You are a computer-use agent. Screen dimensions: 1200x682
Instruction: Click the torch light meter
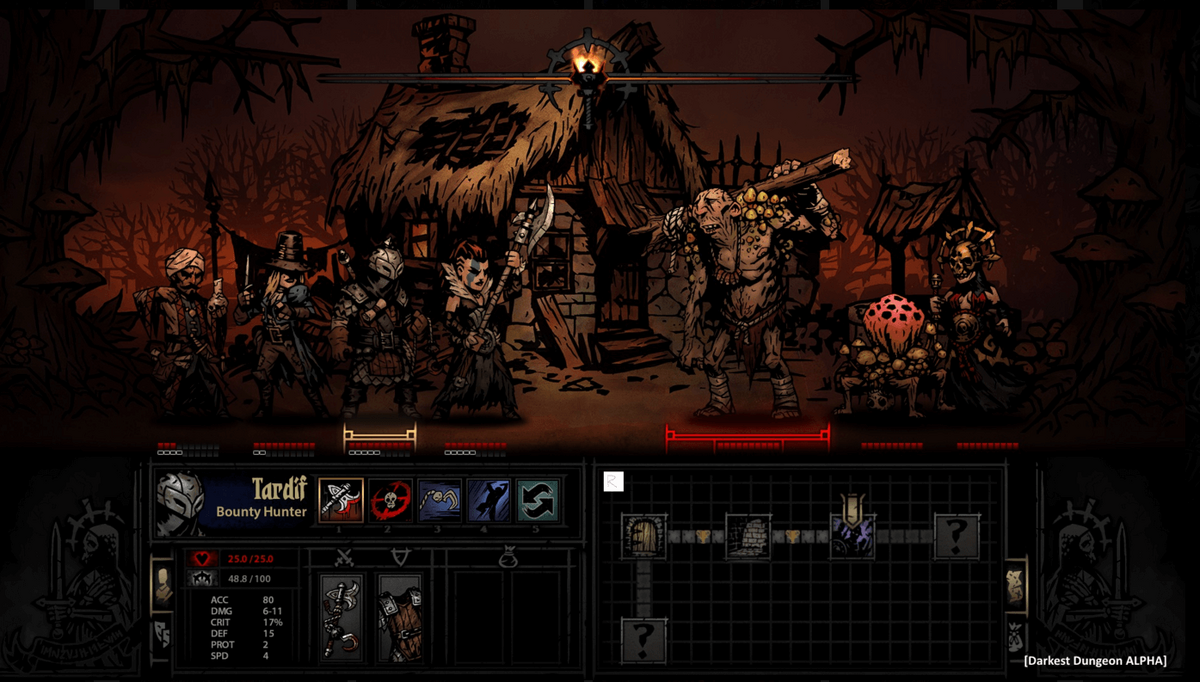[x=588, y=70]
